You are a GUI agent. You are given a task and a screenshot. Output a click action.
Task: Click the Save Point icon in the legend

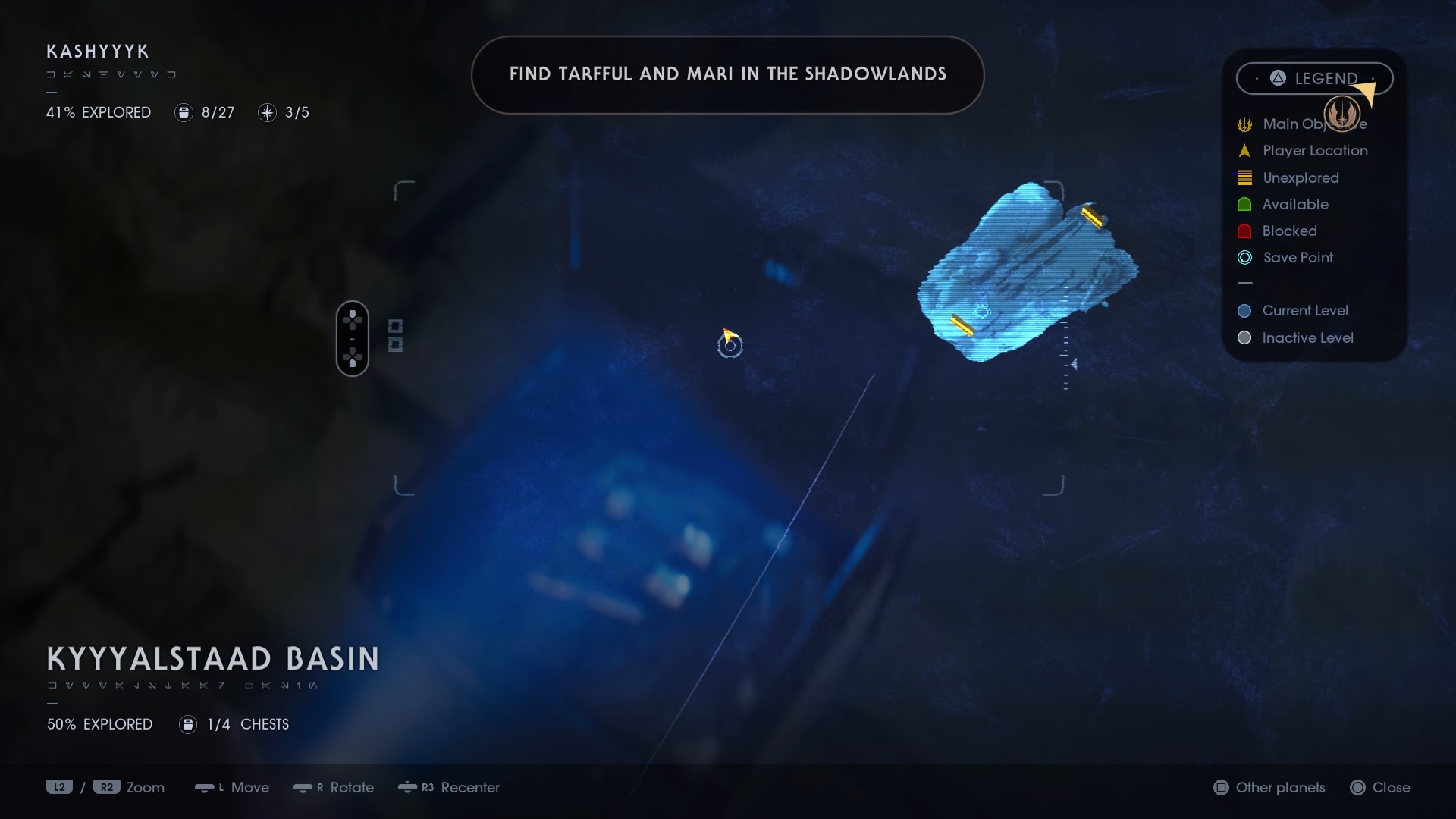click(x=1244, y=258)
